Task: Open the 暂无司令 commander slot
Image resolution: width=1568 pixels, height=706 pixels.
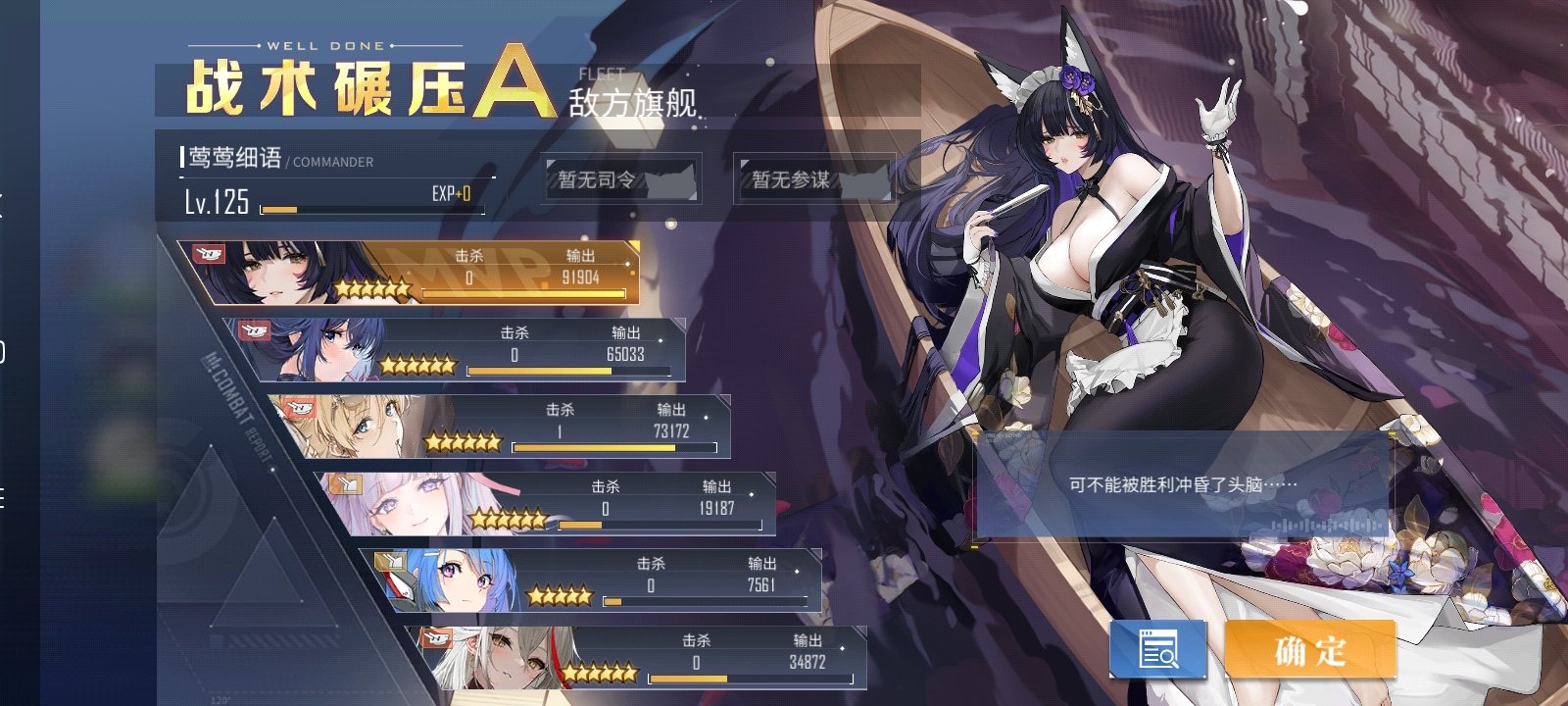Action: 620,184
